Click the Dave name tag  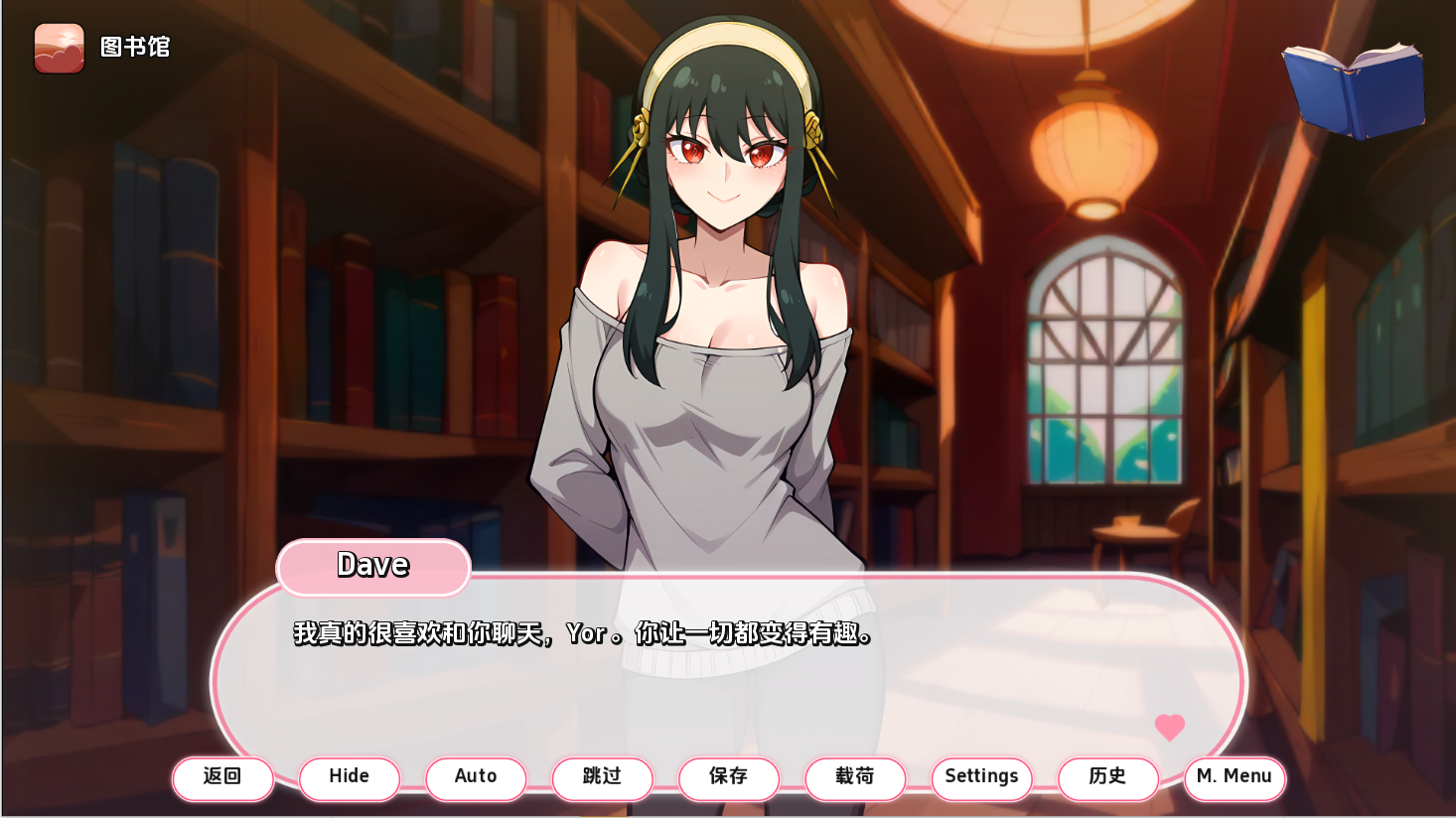tap(372, 566)
